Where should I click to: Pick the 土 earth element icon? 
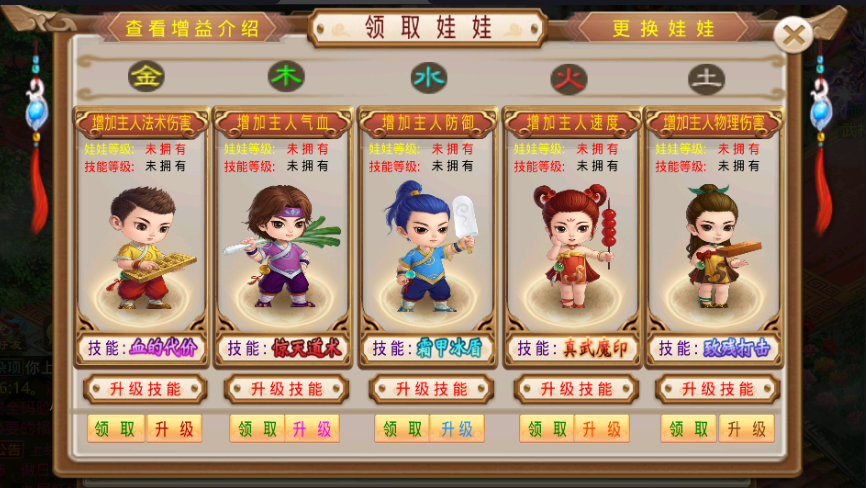[x=707, y=77]
